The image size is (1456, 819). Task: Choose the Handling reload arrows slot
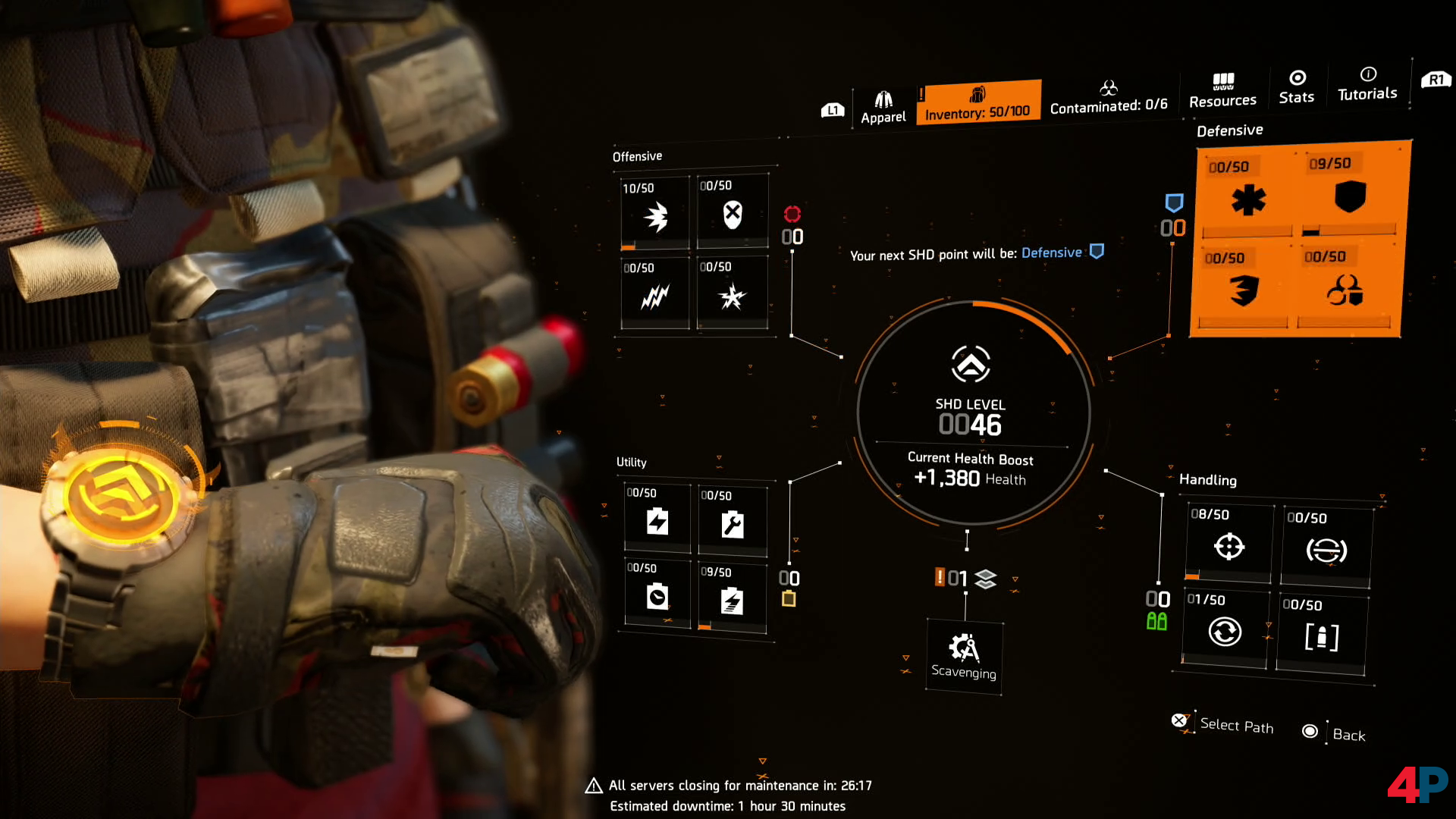pyautogui.click(x=1225, y=630)
